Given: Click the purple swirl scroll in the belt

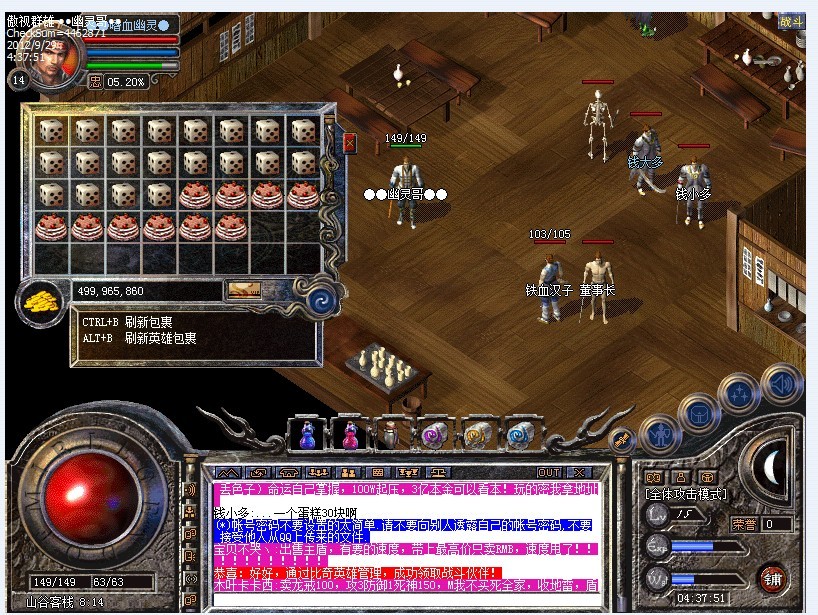Looking at the screenshot, I should [x=433, y=435].
